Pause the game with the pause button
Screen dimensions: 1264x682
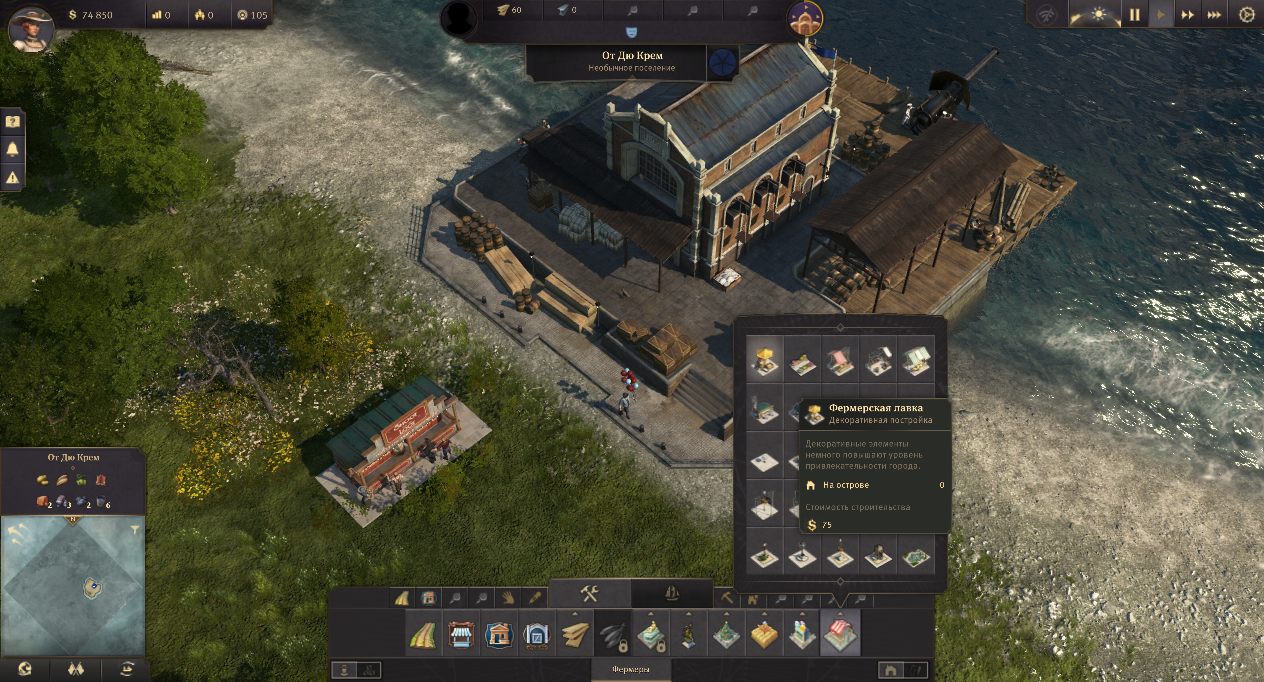click(1135, 15)
